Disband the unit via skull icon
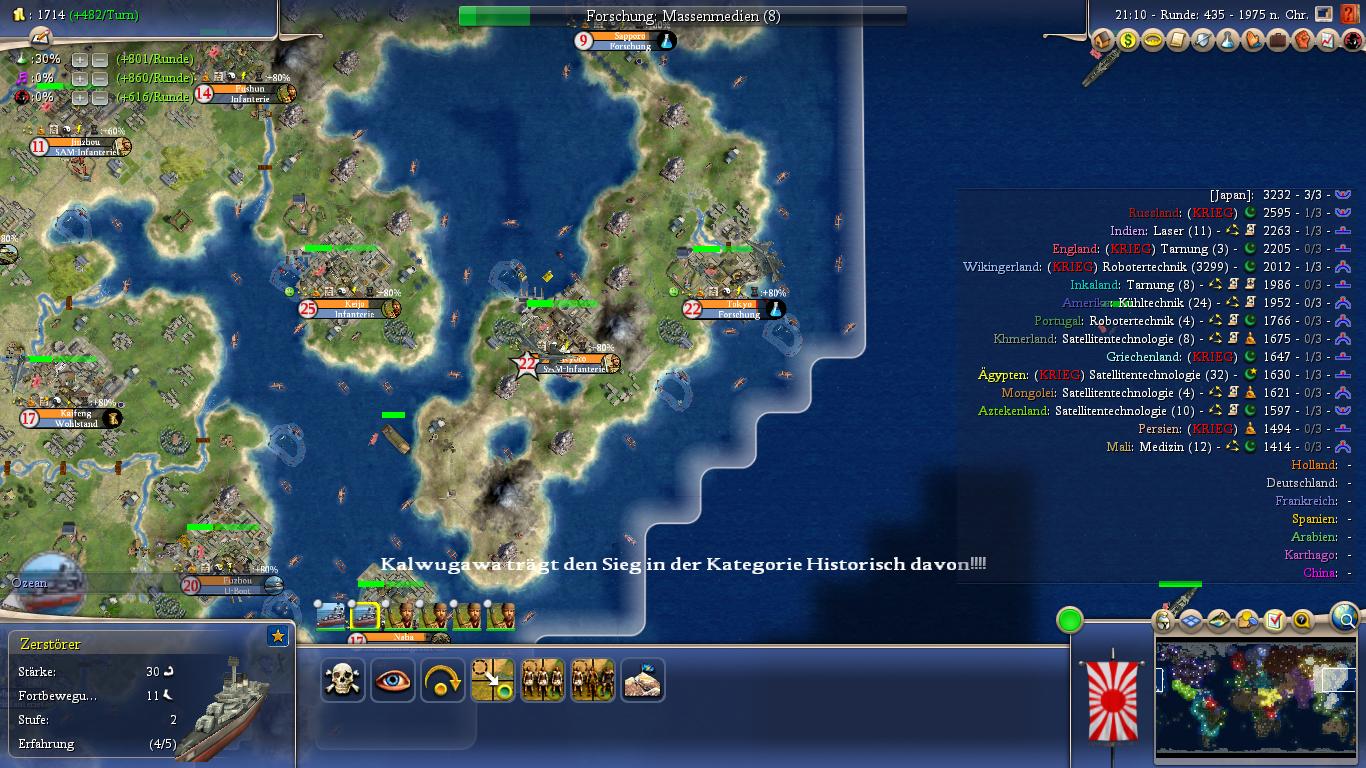 pyautogui.click(x=343, y=680)
